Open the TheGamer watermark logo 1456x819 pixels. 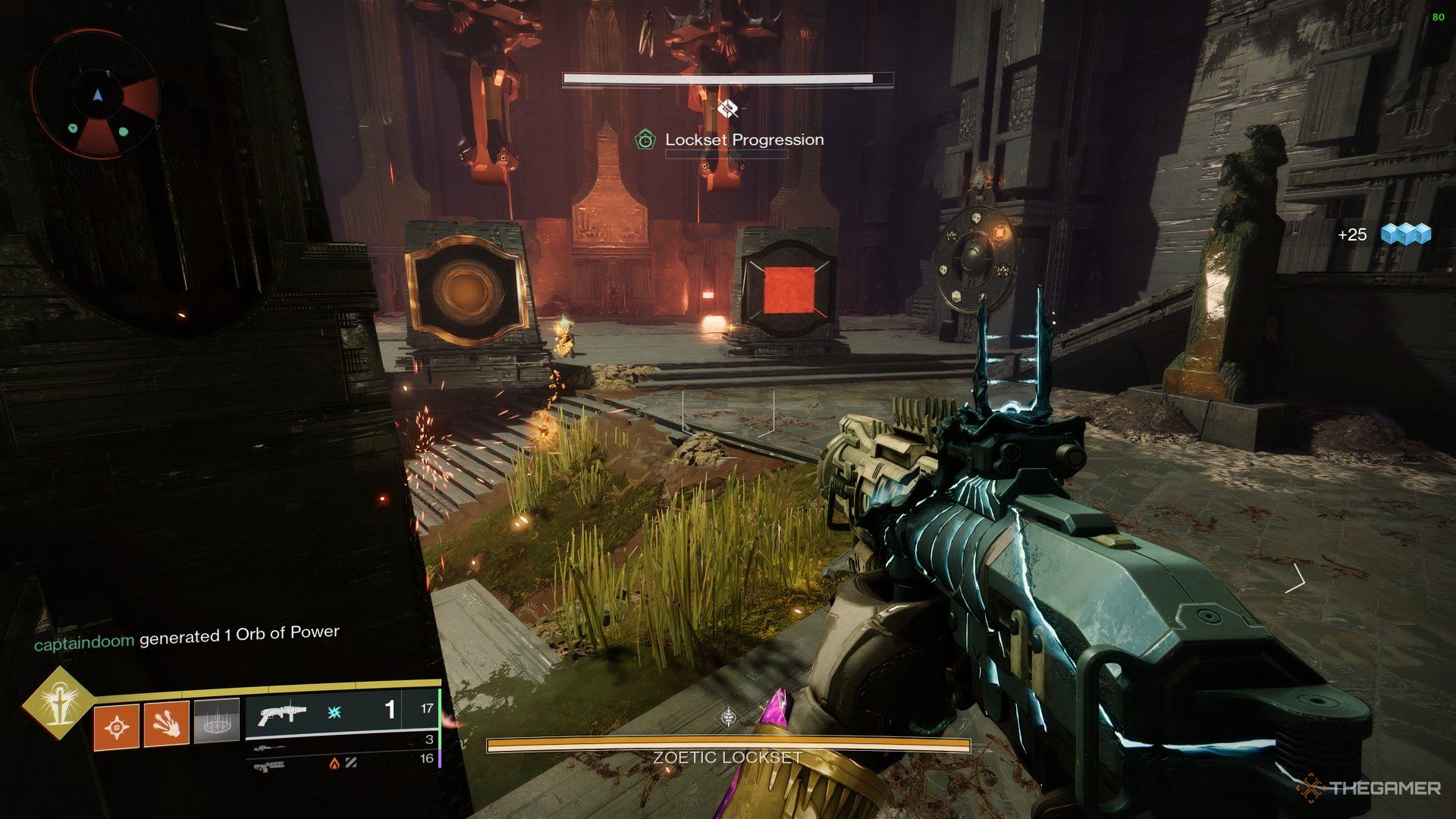(x=1371, y=788)
